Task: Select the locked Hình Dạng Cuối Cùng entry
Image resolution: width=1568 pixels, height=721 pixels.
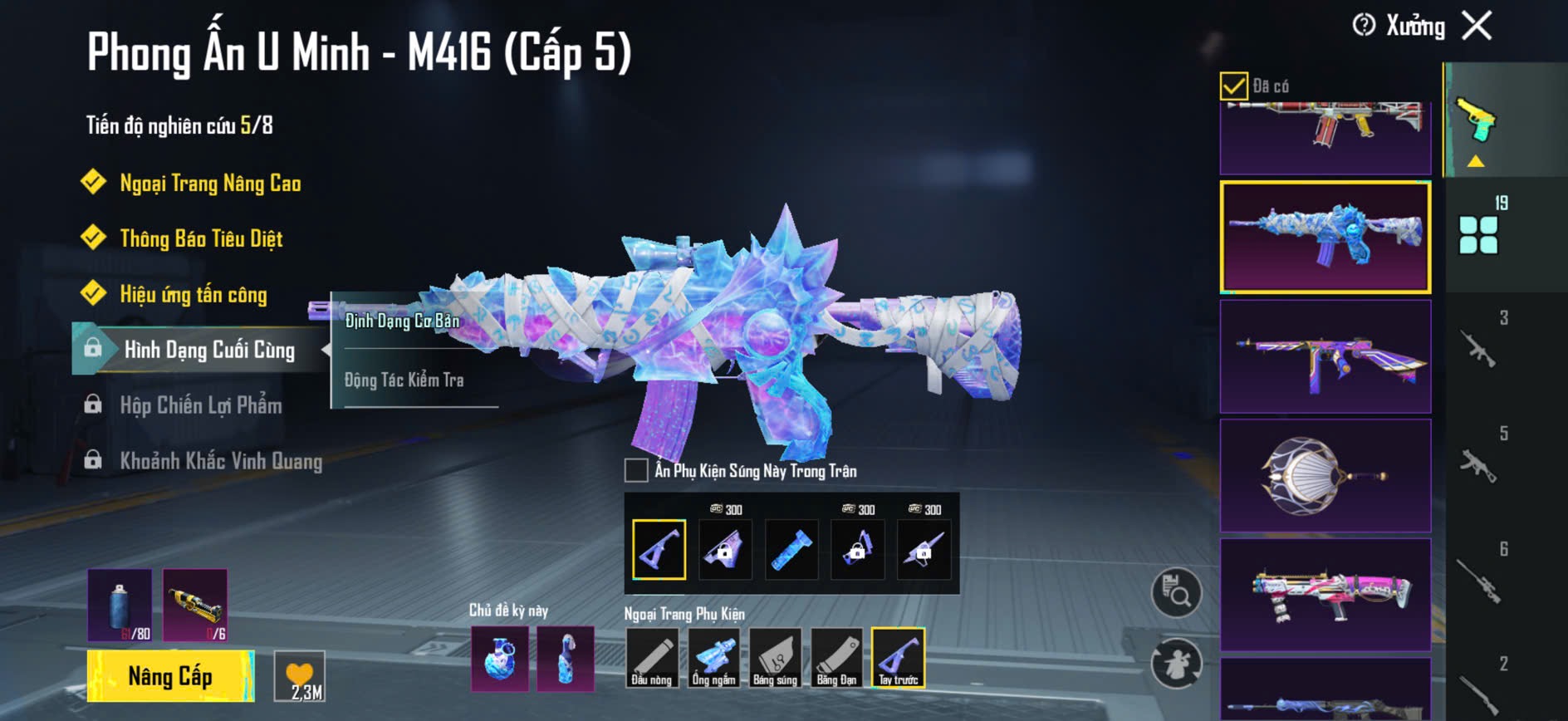Action: [x=208, y=350]
